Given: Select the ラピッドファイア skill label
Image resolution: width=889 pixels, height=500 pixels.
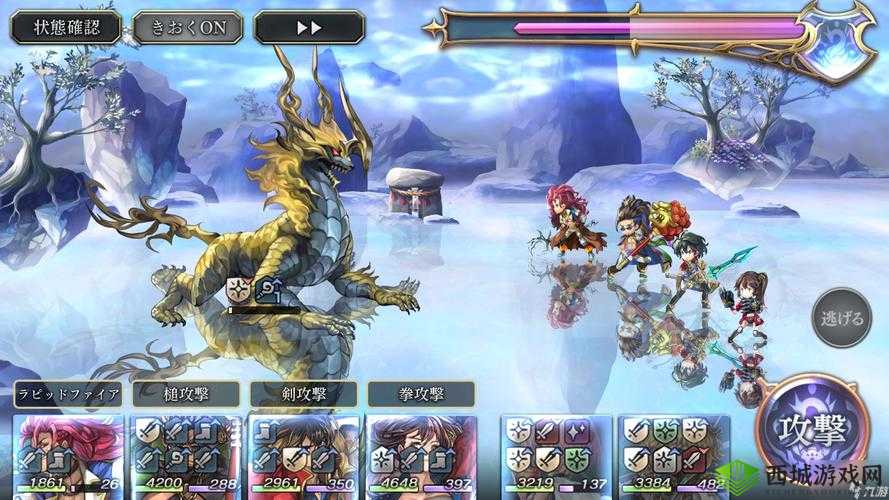Looking at the screenshot, I should coord(68,394).
